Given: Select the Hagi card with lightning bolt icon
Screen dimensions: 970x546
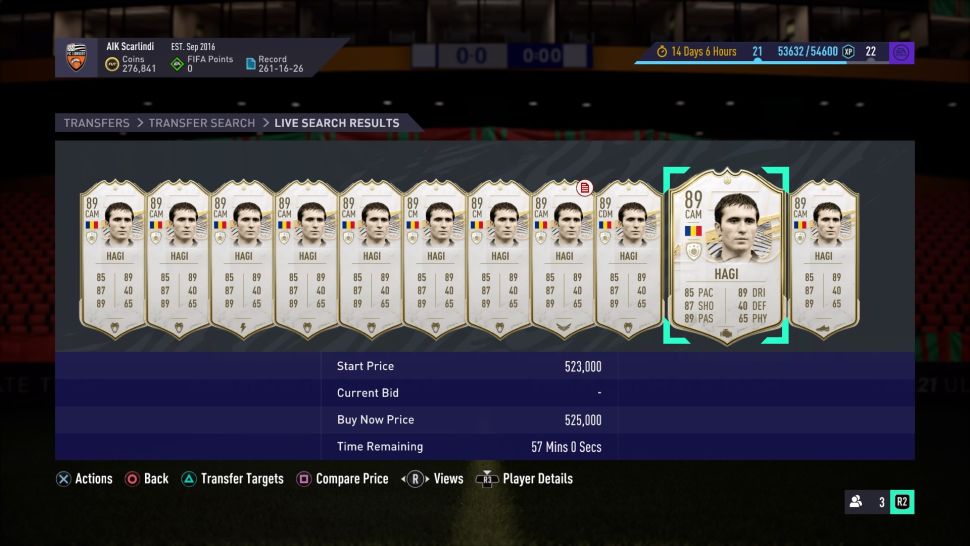Looking at the screenshot, I should point(243,256).
